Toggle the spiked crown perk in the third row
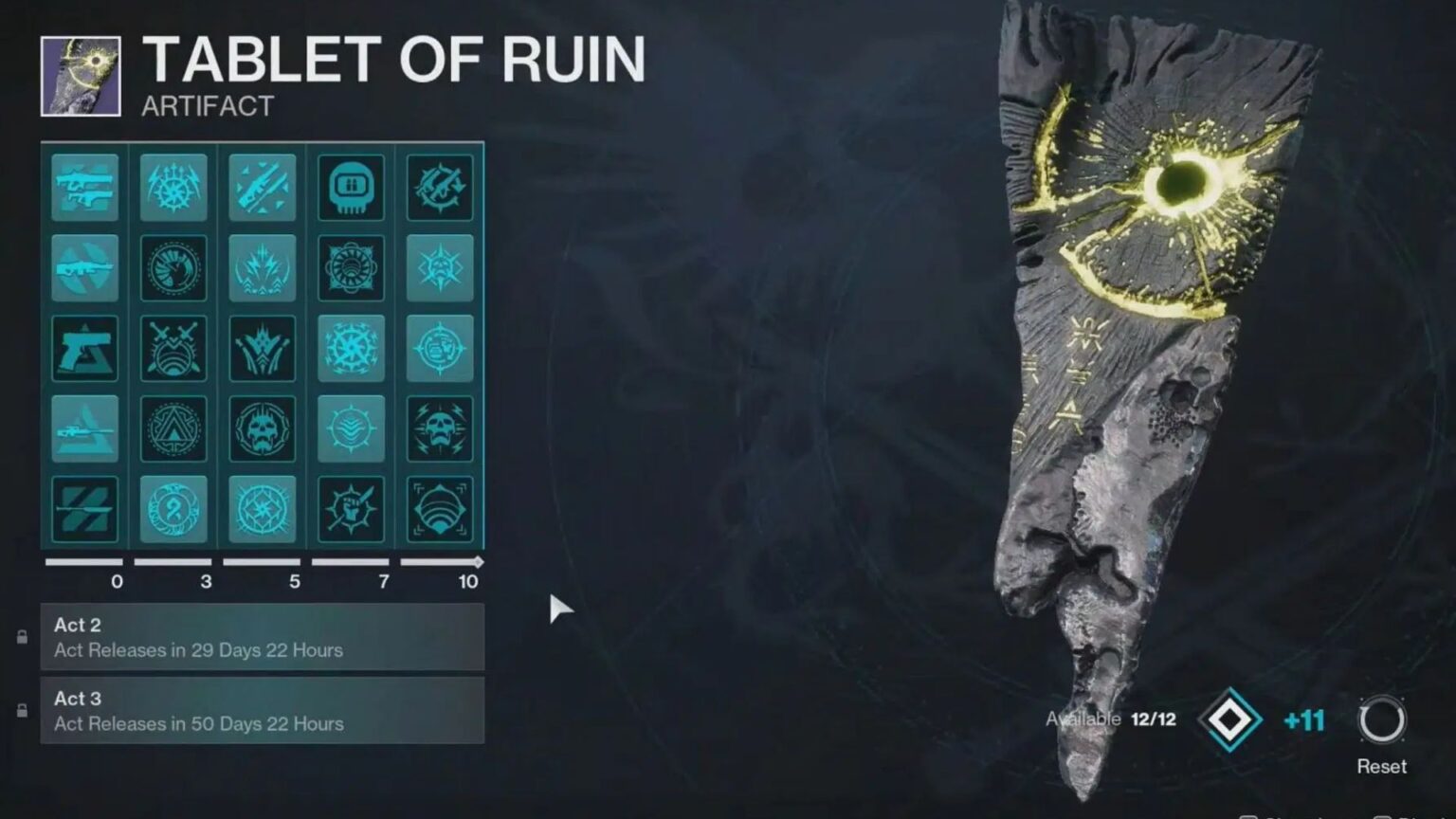This screenshot has width=1456, height=819. click(263, 348)
